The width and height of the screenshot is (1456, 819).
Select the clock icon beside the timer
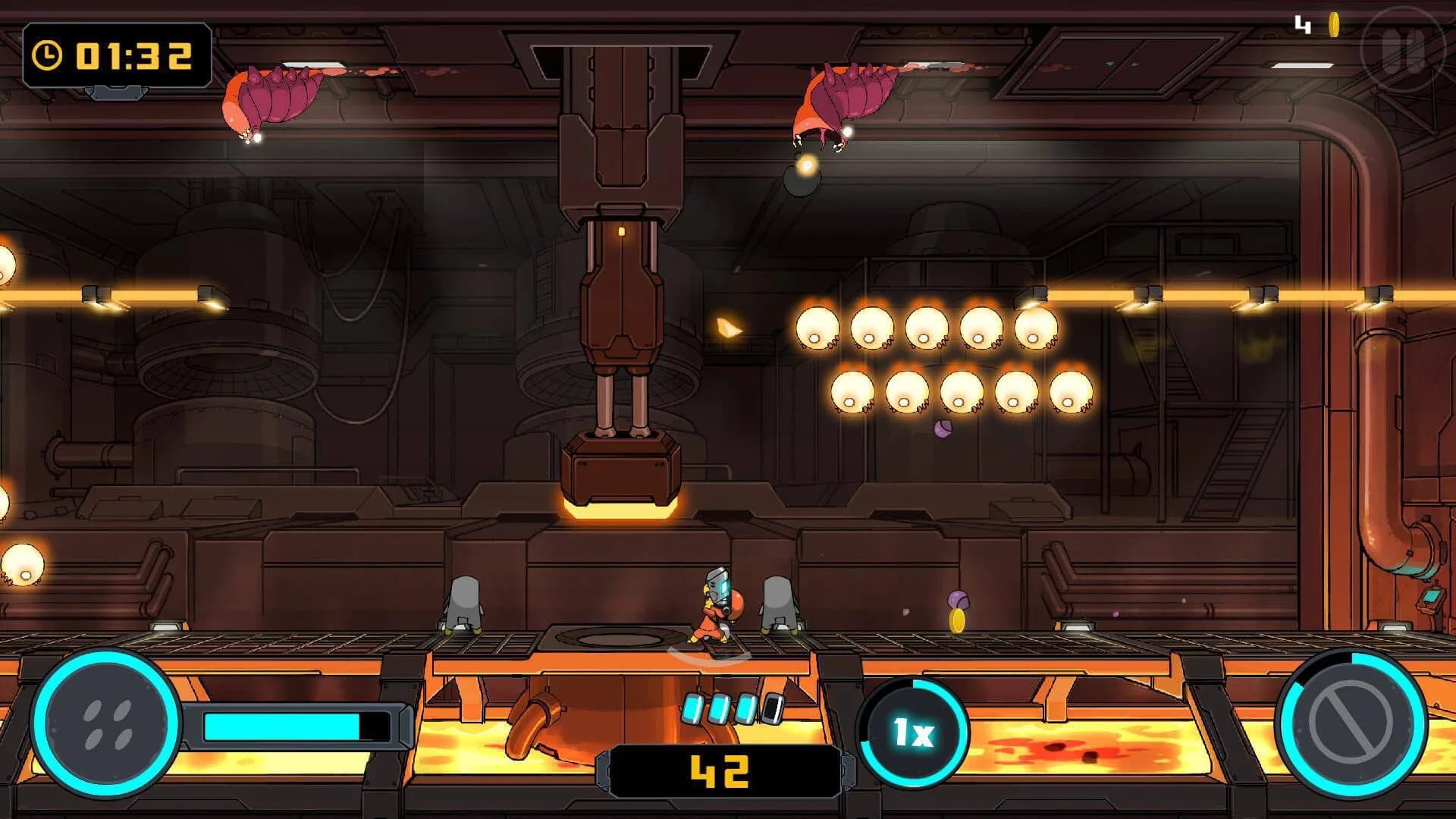[47, 54]
